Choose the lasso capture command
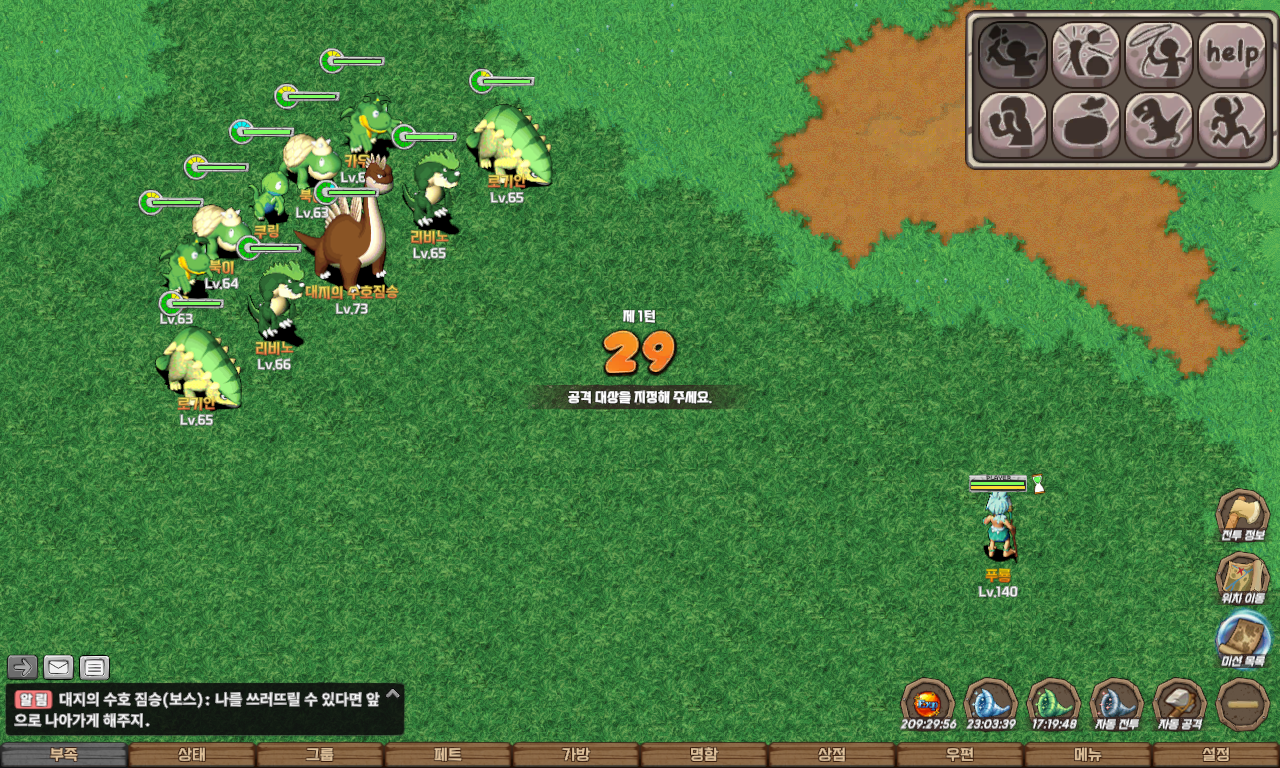1280x768 pixels. click(1159, 54)
